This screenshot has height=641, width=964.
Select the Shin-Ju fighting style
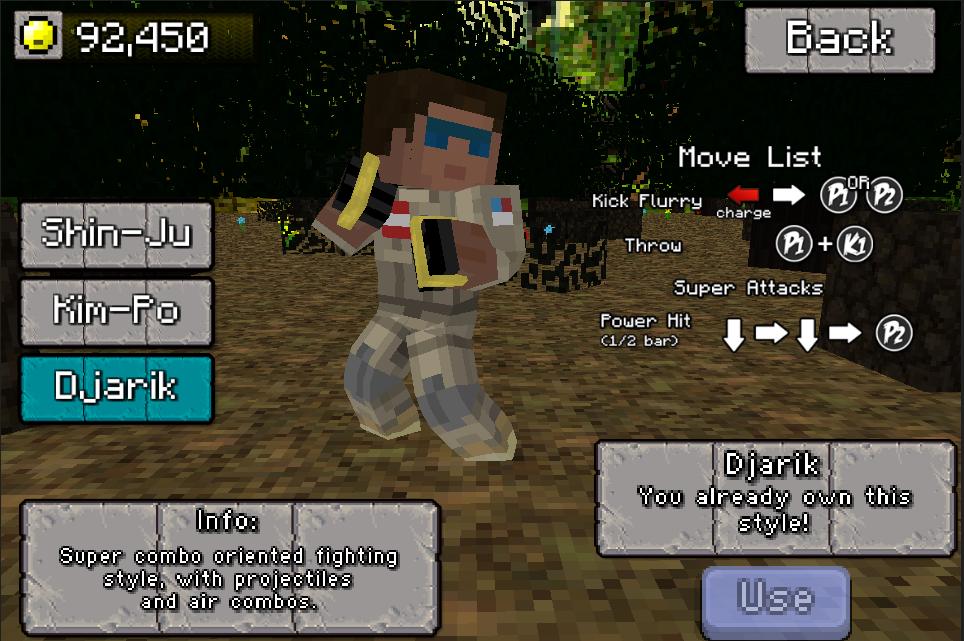coord(116,234)
